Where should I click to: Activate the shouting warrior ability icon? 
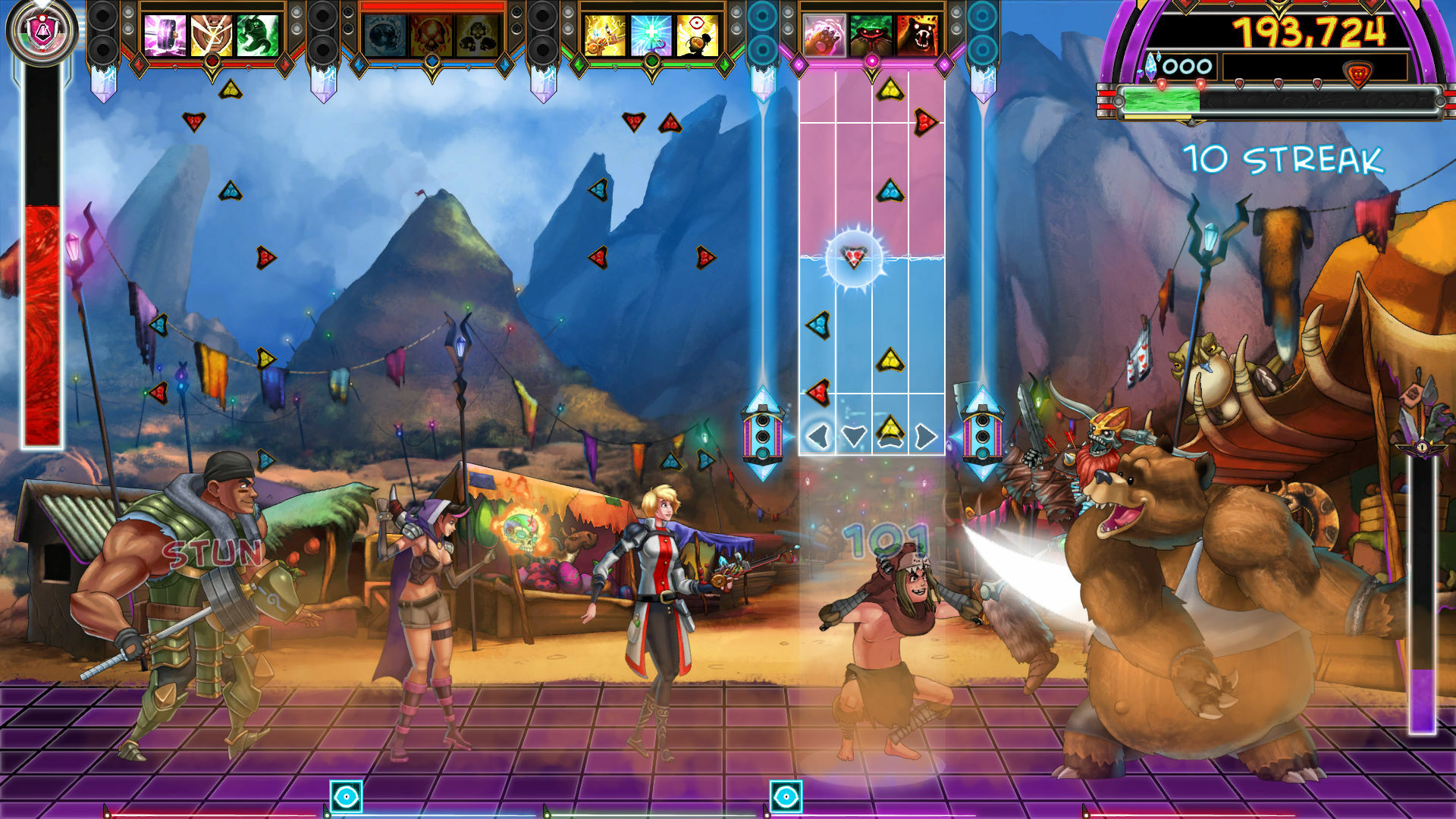210,34
